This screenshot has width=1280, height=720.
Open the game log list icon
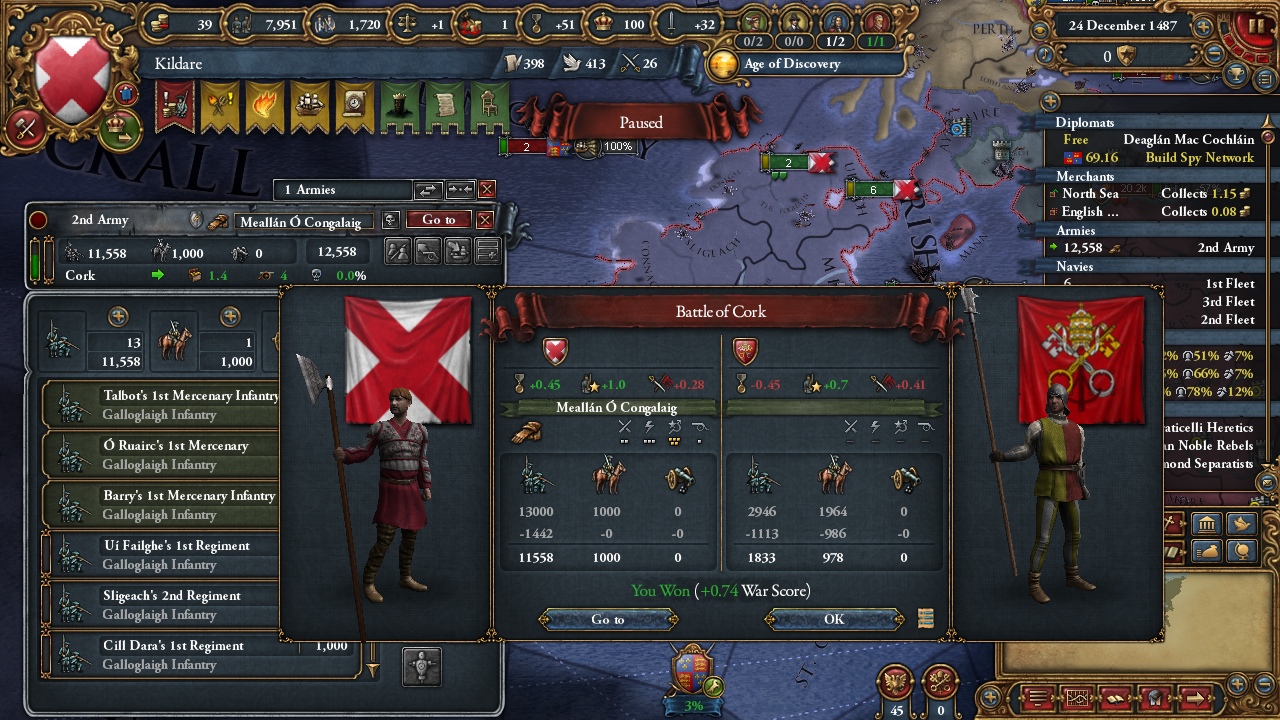(1036, 697)
